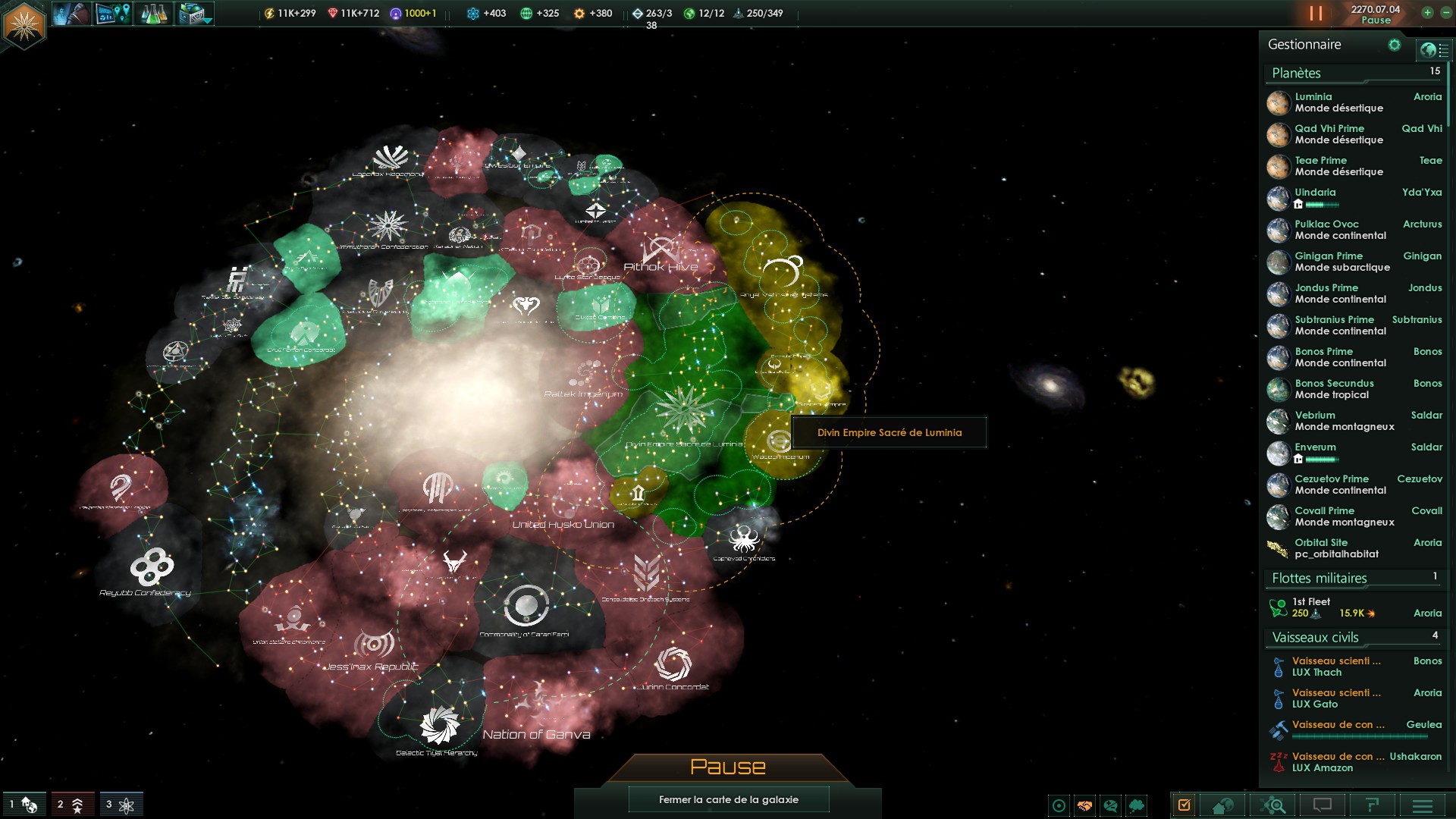Open the empire emblem panel

coord(24,24)
